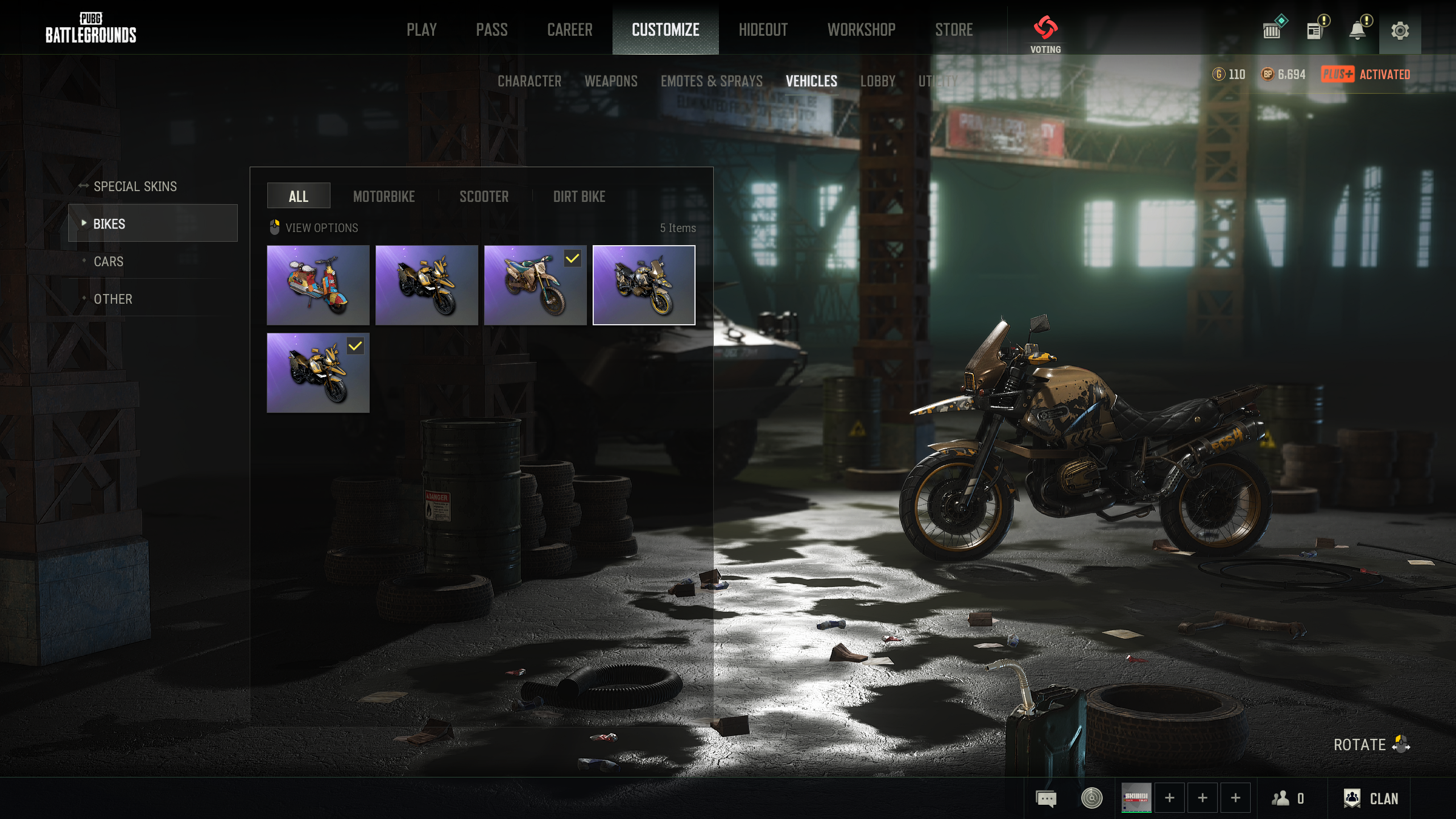This screenshot has width=1456, height=819.
Task: Show only DIRT BIKE skins
Action: point(579,197)
